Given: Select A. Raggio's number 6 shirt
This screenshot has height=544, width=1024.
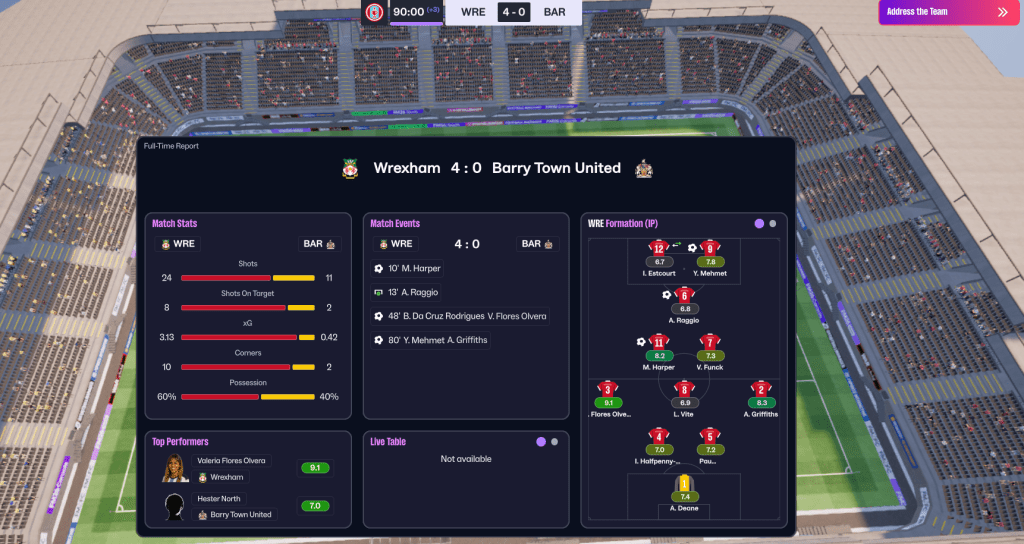Looking at the screenshot, I should click(684, 295).
